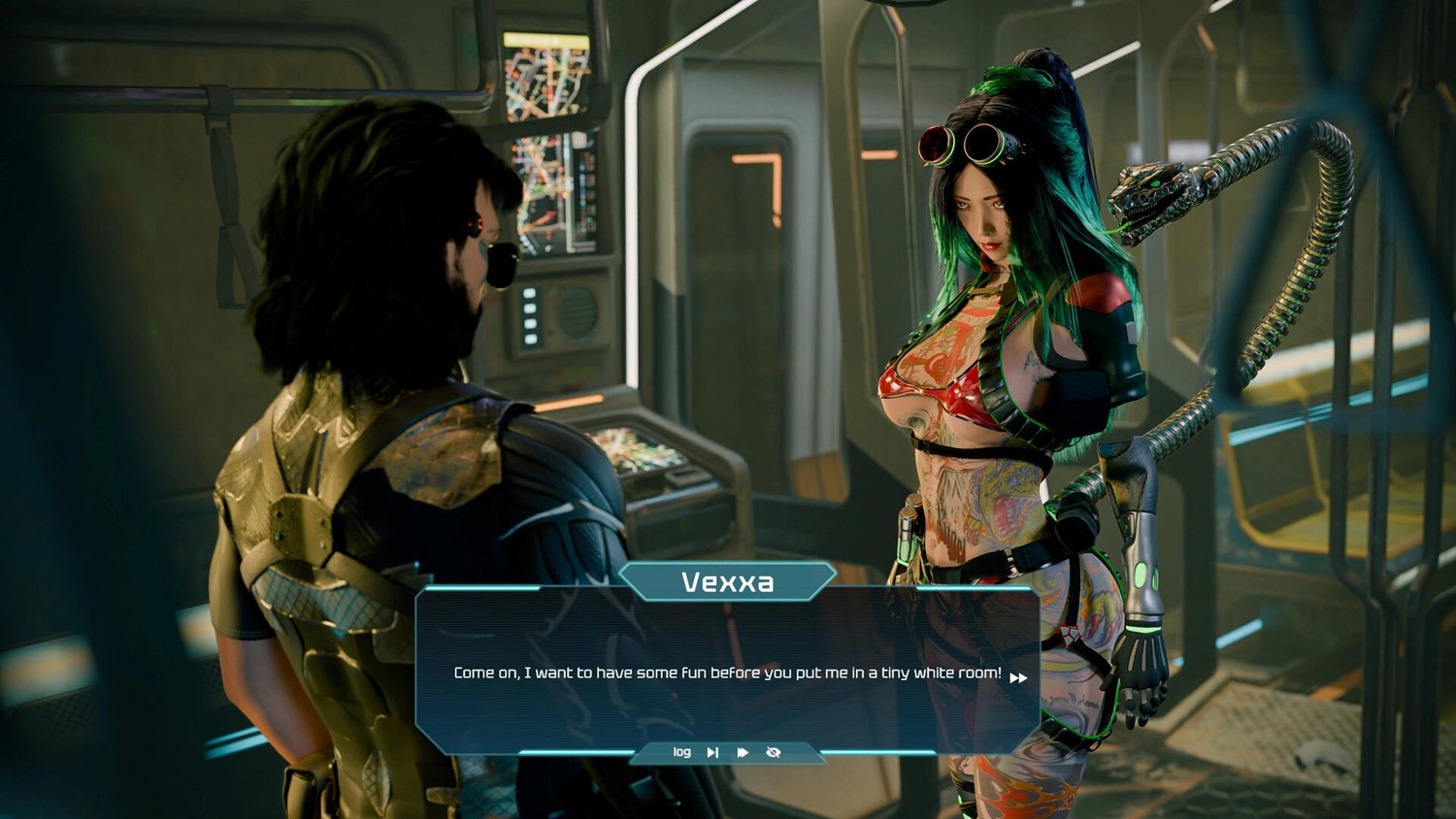Open the dialogue log
1456x819 pixels.
coord(681,752)
